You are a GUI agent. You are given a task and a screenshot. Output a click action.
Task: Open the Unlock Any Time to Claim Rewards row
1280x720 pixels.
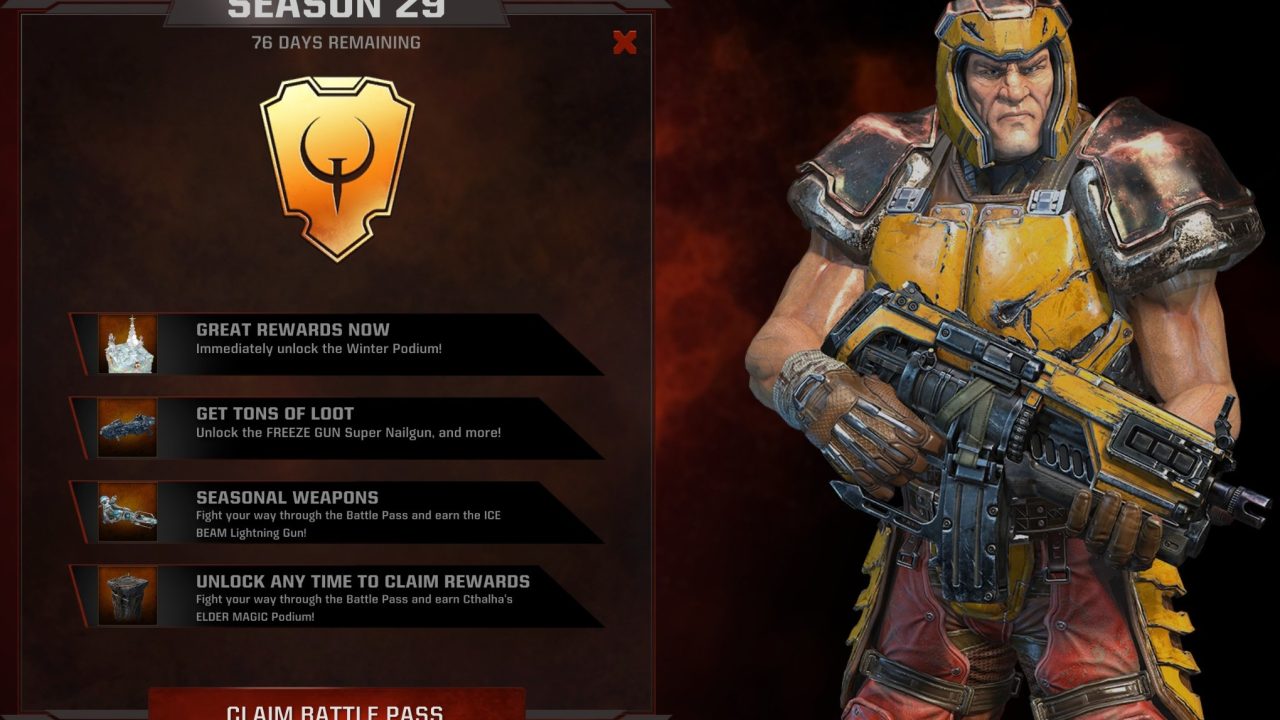coord(340,595)
